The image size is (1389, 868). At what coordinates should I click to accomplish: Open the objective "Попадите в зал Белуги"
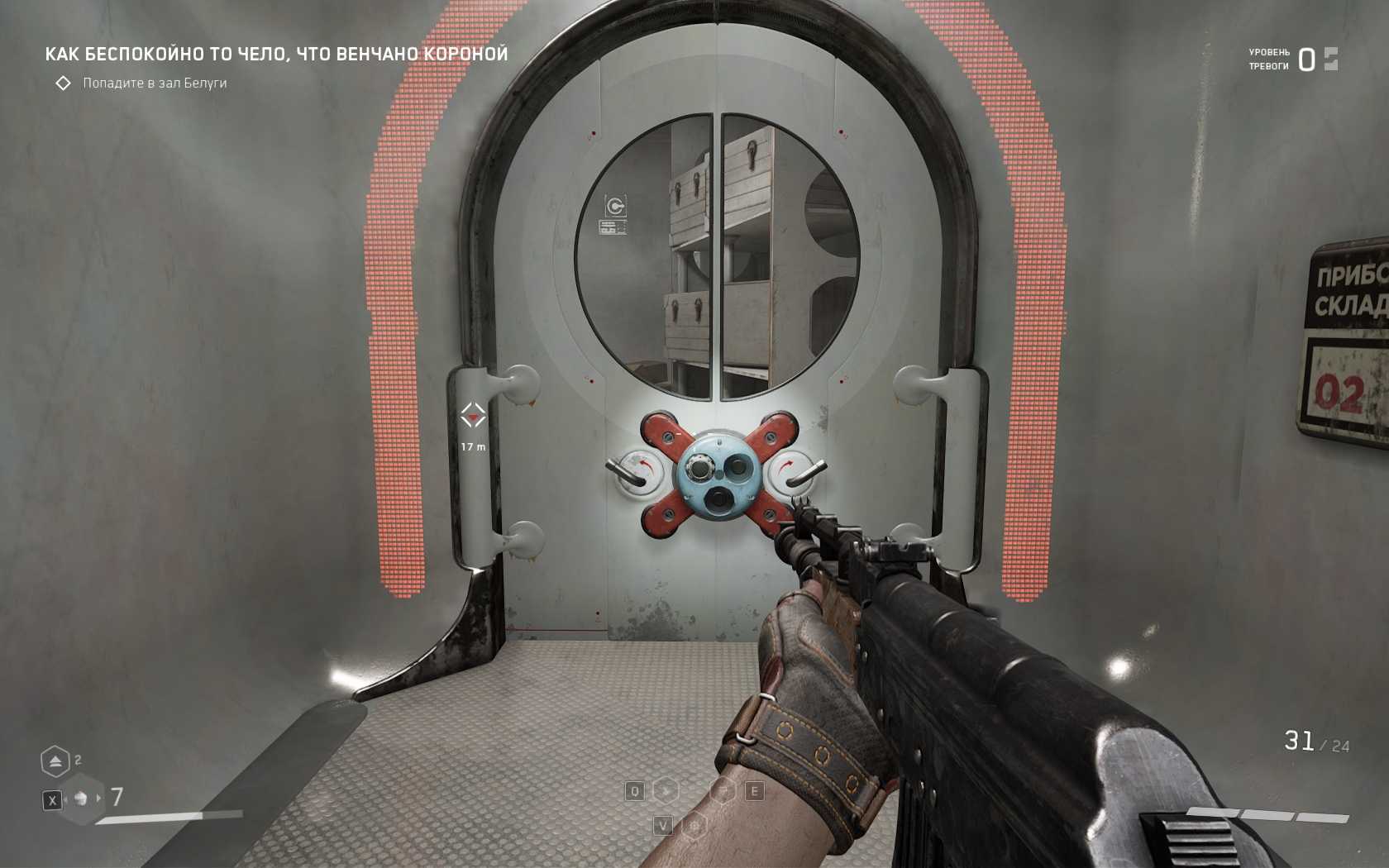pyautogui.click(x=155, y=83)
